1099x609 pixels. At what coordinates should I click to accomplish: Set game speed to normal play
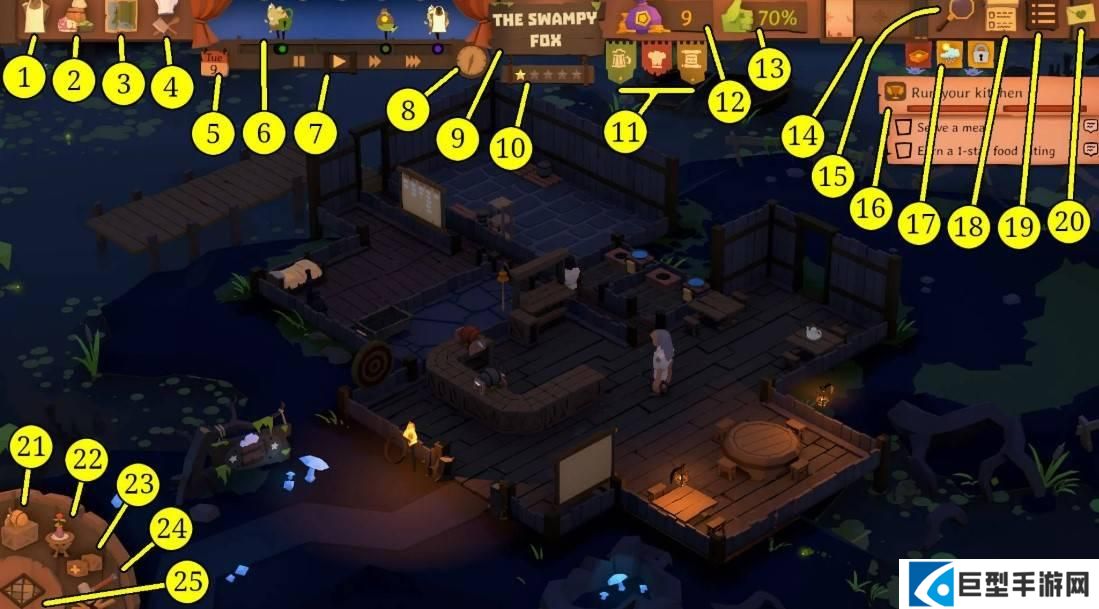click(340, 61)
